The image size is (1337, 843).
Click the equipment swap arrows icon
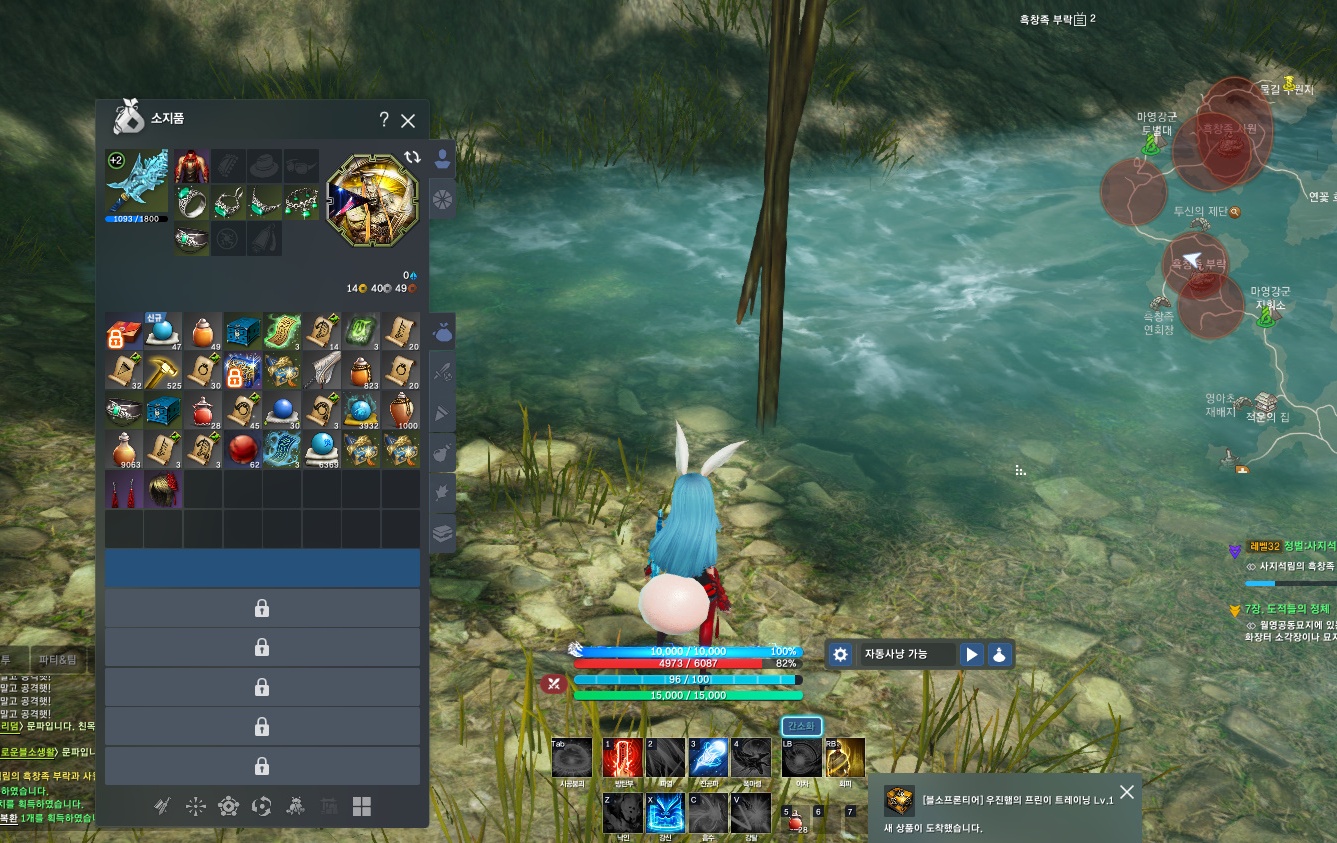pyautogui.click(x=412, y=157)
